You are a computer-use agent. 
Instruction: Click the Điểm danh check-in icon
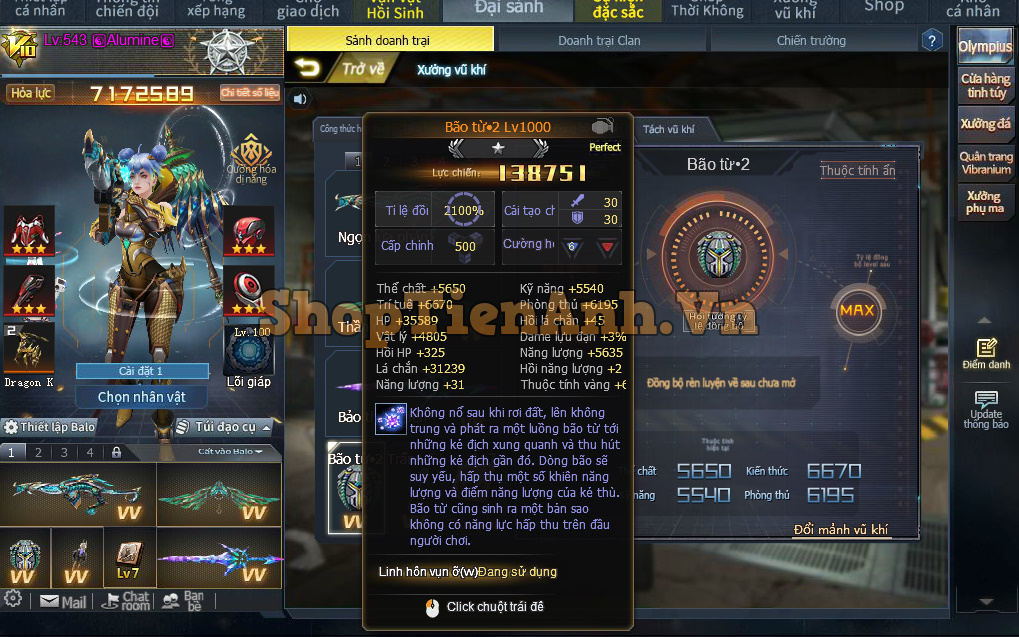click(986, 354)
